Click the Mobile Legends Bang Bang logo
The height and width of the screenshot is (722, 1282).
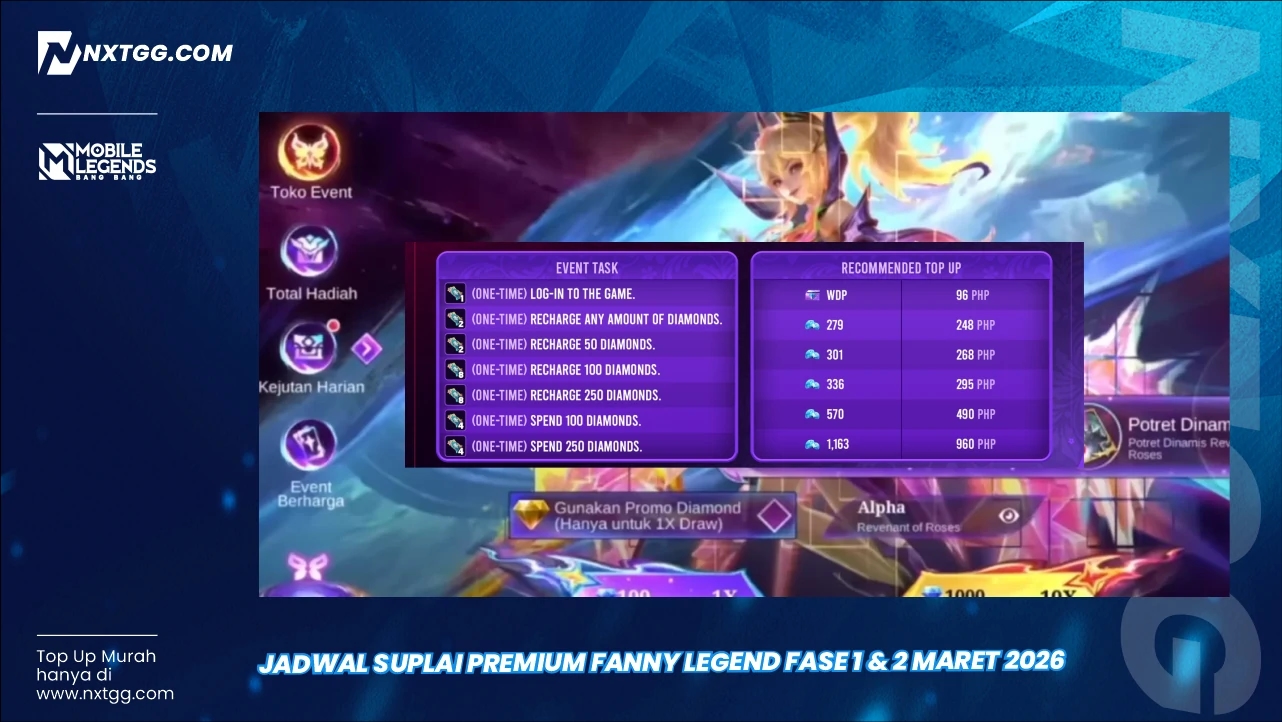tap(96, 158)
